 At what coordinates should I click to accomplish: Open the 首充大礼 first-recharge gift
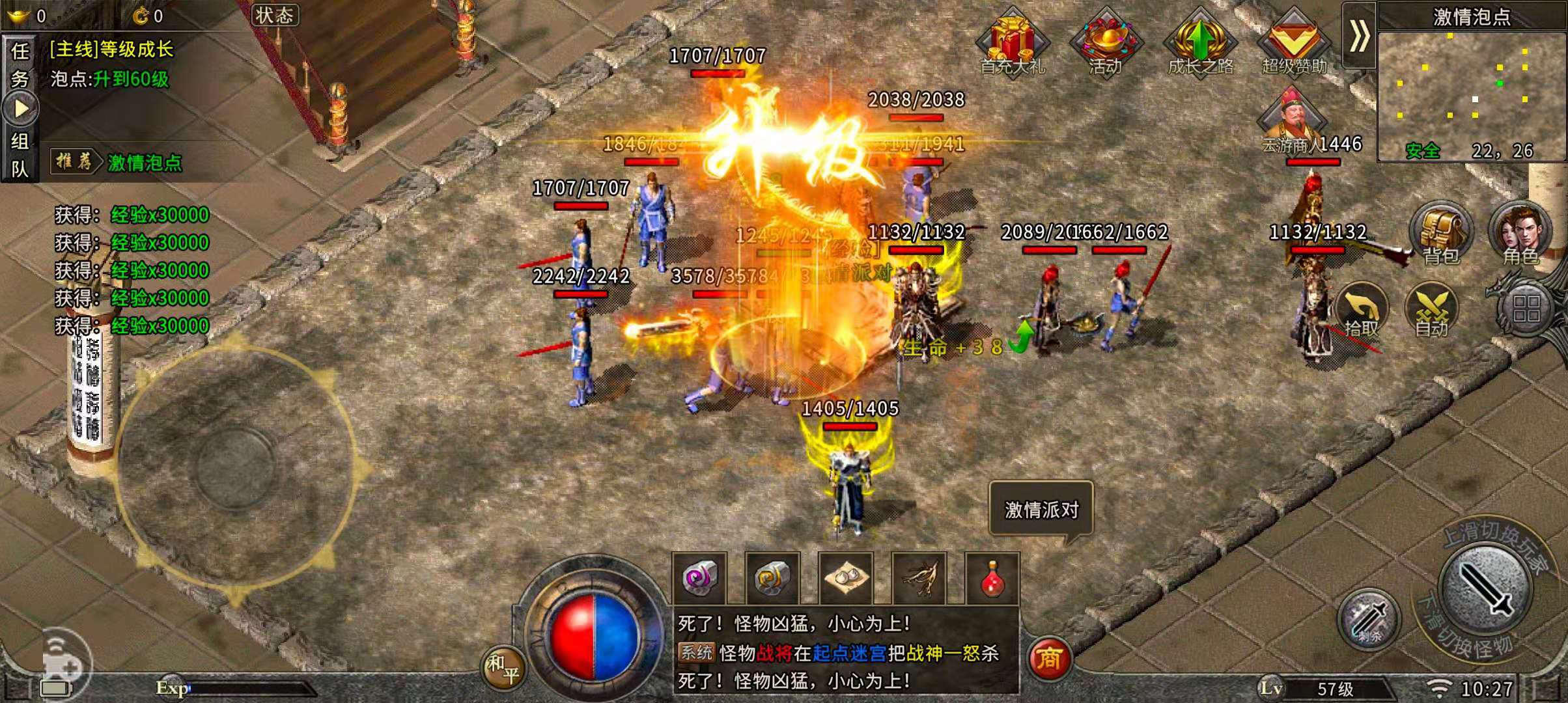(1013, 40)
